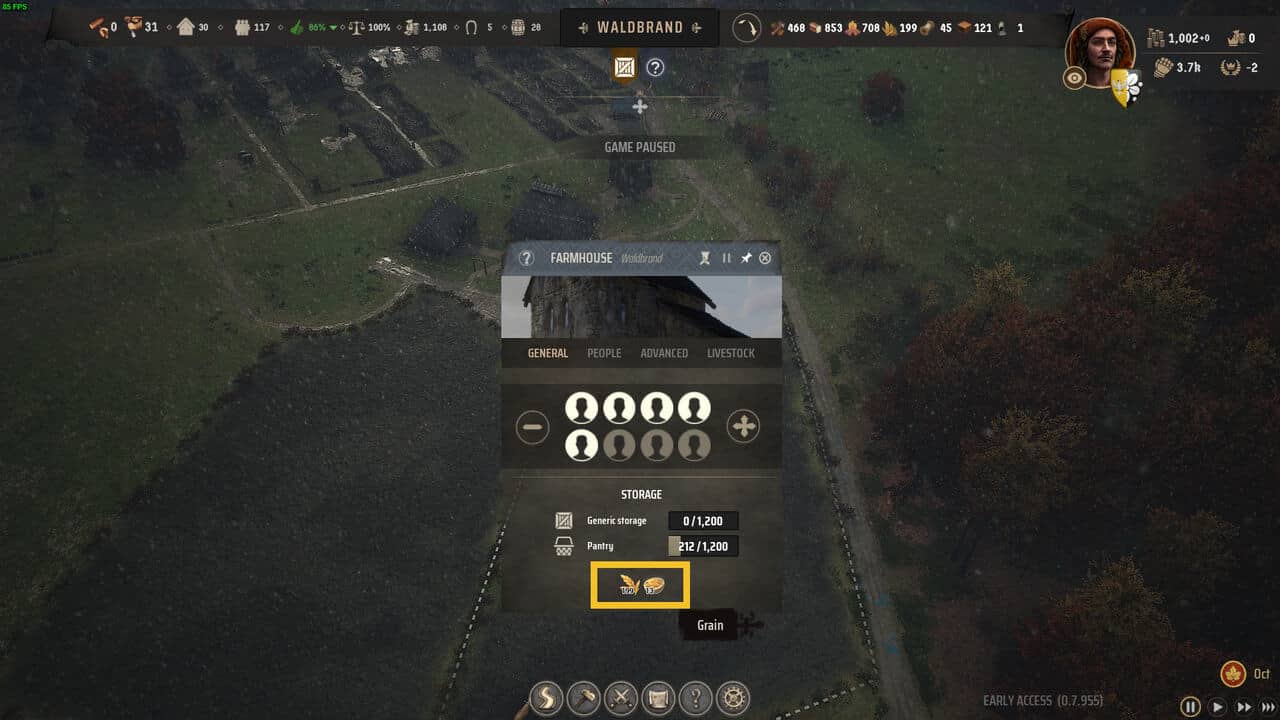The image size is (1280, 720).
Task: Select the bread item in pantry
Action: (654, 585)
